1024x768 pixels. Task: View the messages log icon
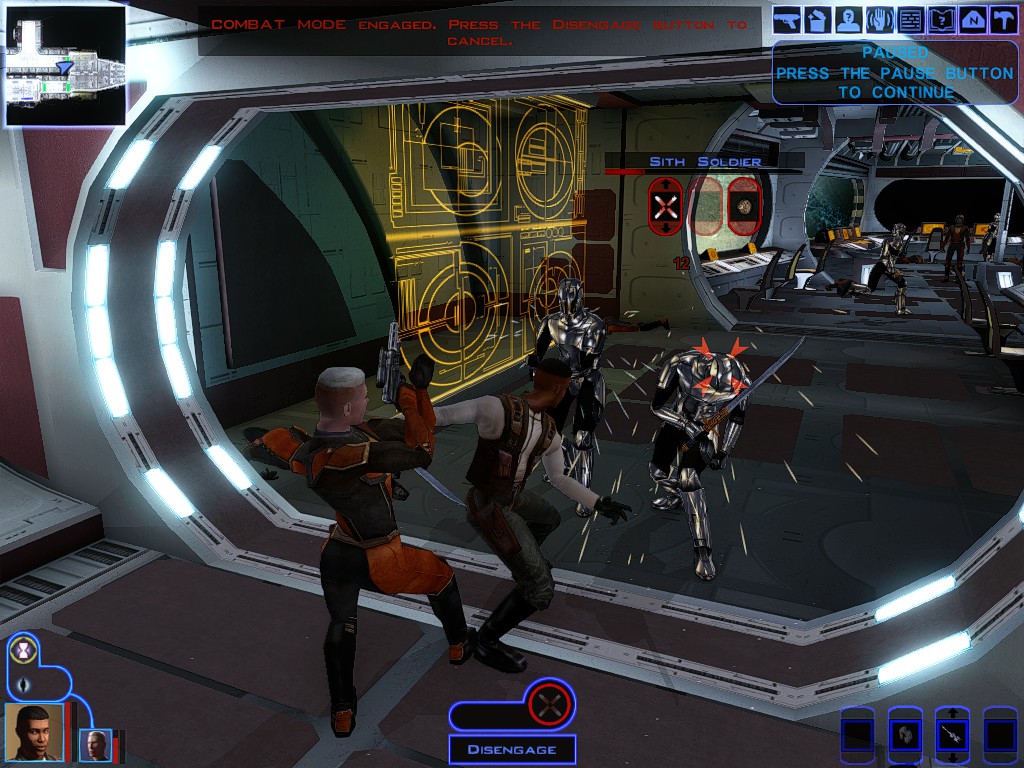click(x=911, y=18)
